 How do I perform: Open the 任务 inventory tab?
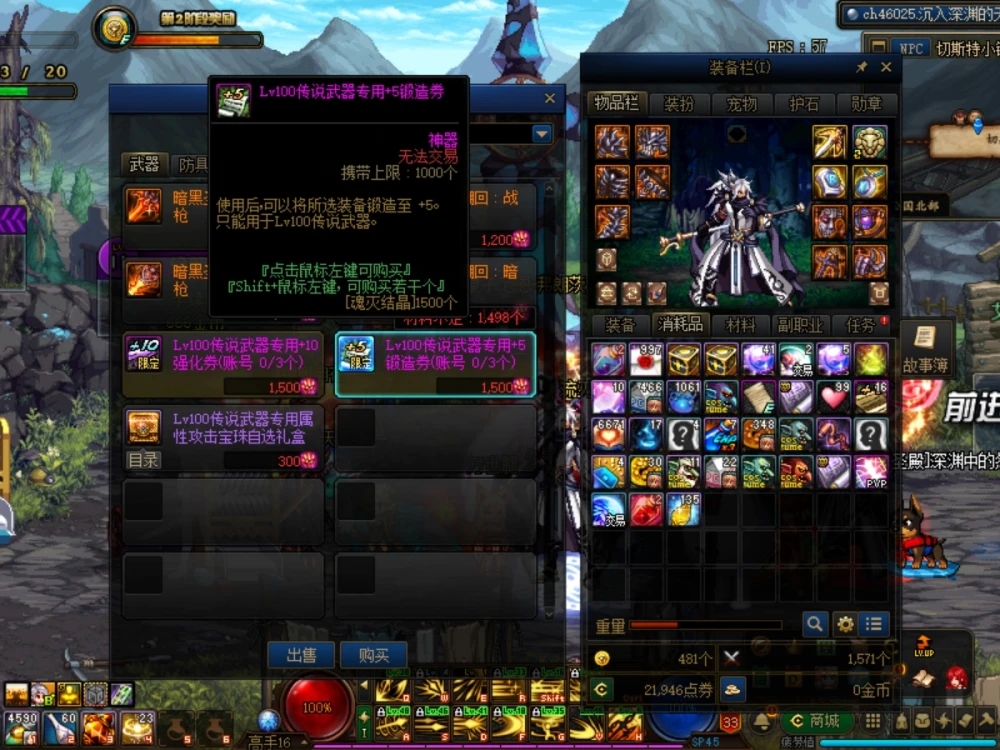[860, 324]
